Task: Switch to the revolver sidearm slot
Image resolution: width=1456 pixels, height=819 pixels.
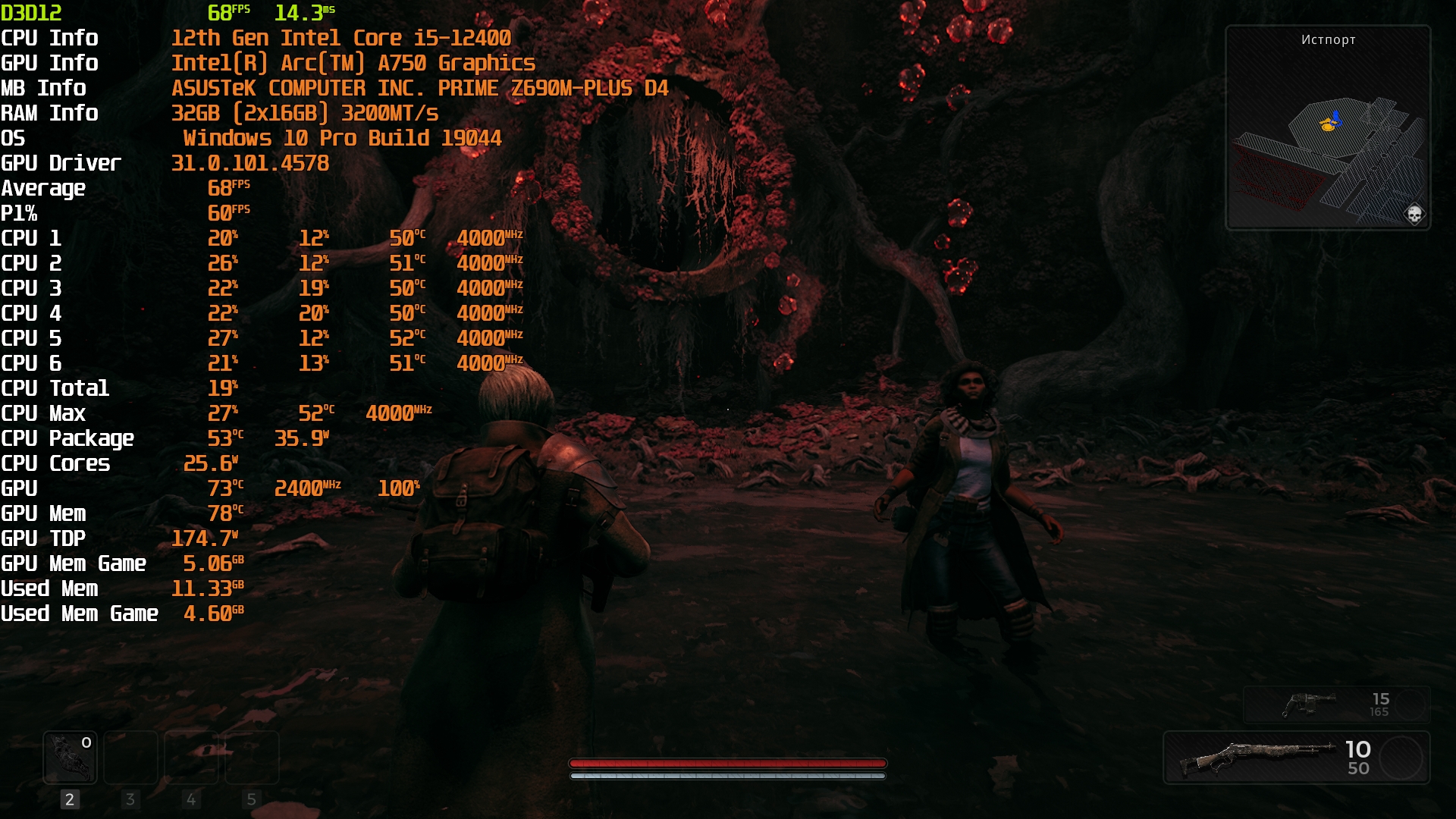Action: coord(1336,704)
